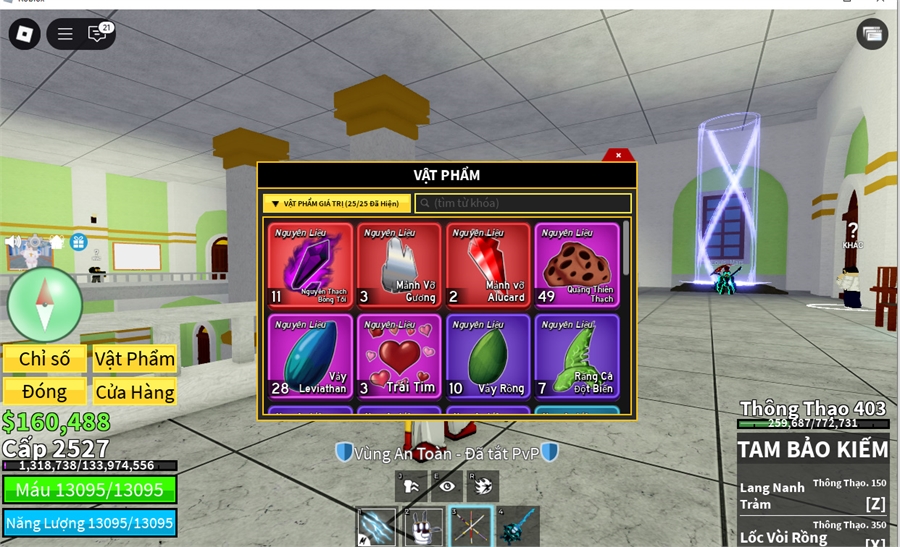
Task: Select the Vảy Rồng item slot
Action: (487, 356)
